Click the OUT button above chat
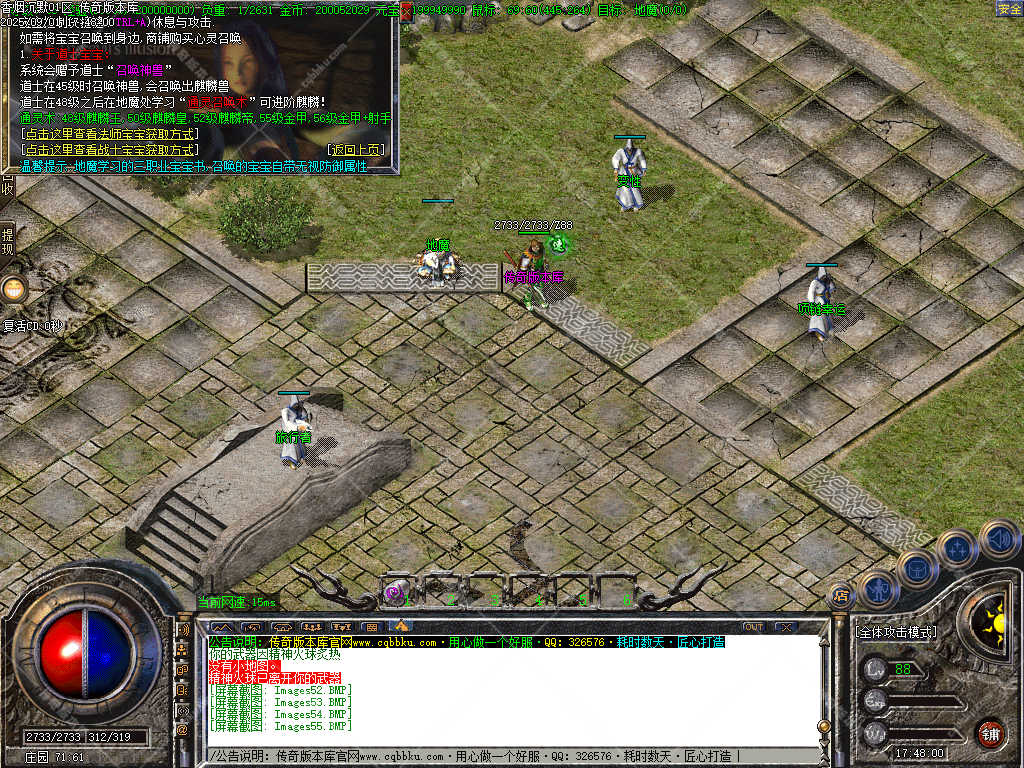1024x768 pixels. coord(754,627)
